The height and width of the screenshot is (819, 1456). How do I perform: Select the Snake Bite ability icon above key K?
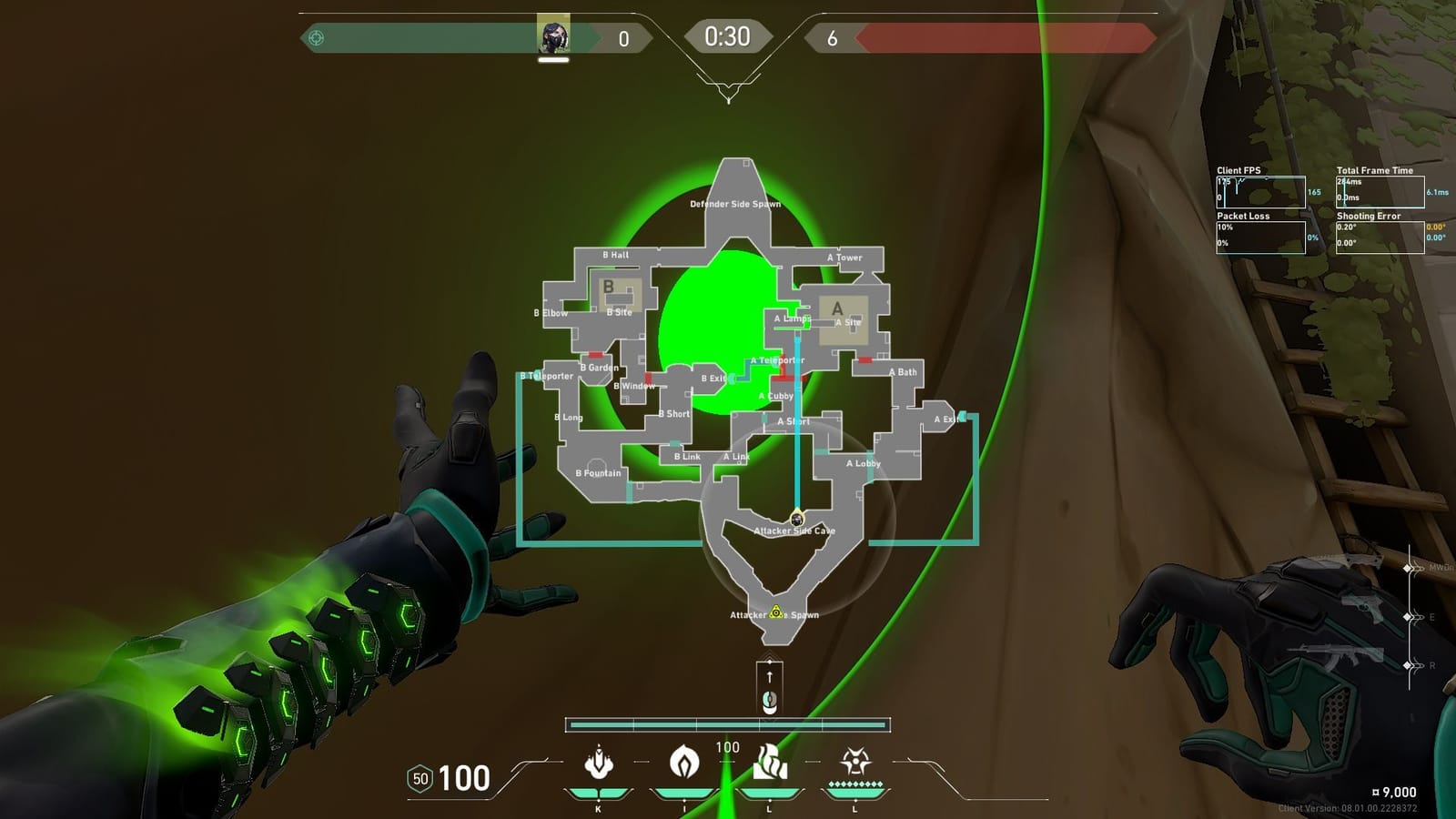[x=598, y=764]
